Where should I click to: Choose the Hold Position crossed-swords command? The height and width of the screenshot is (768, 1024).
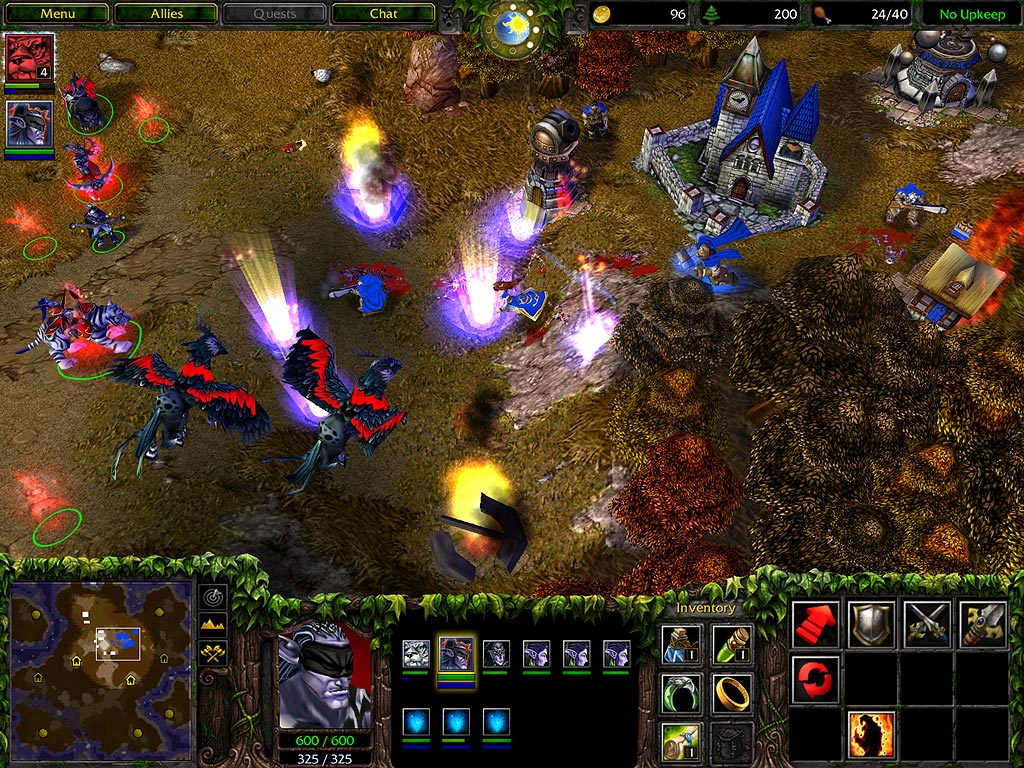[926, 625]
